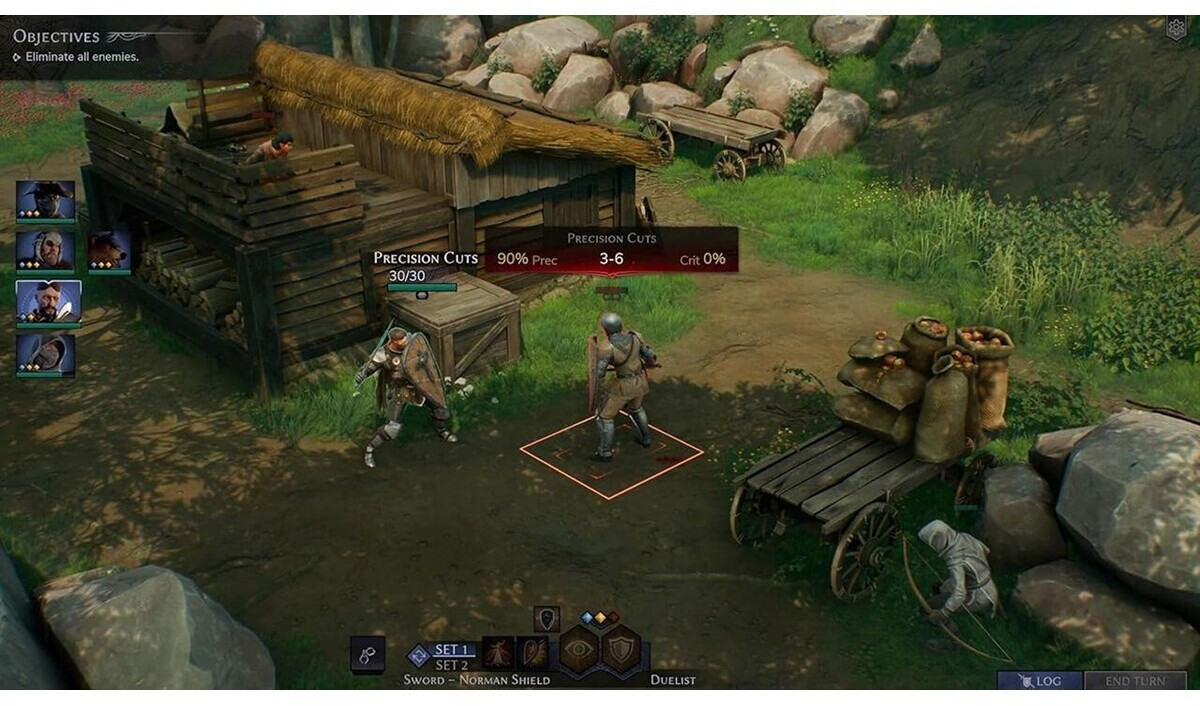1200x706 pixels.
Task: Target the enemy tile outlined in red
Action: point(611,452)
